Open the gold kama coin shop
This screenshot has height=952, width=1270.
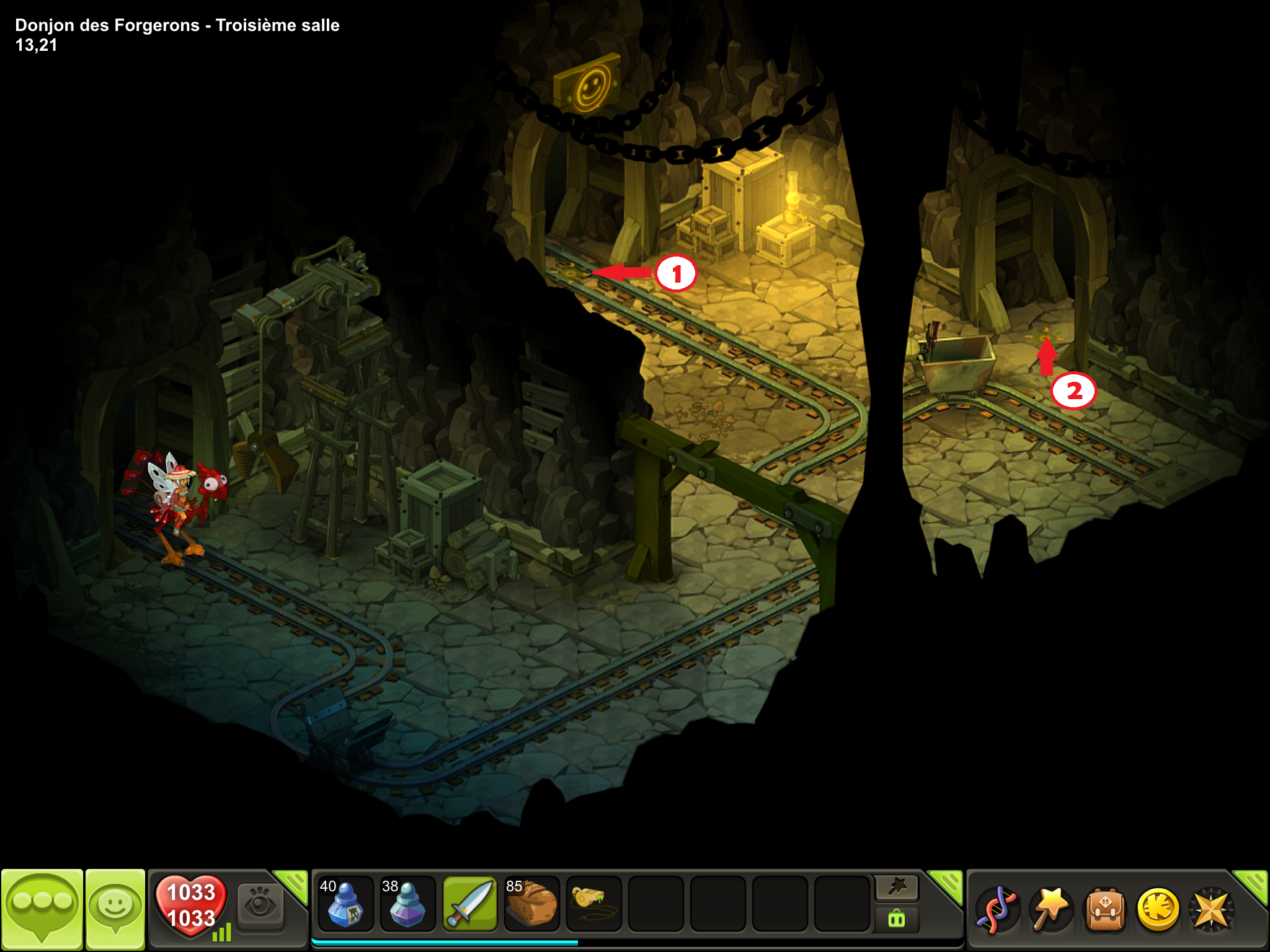[1158, 910]
